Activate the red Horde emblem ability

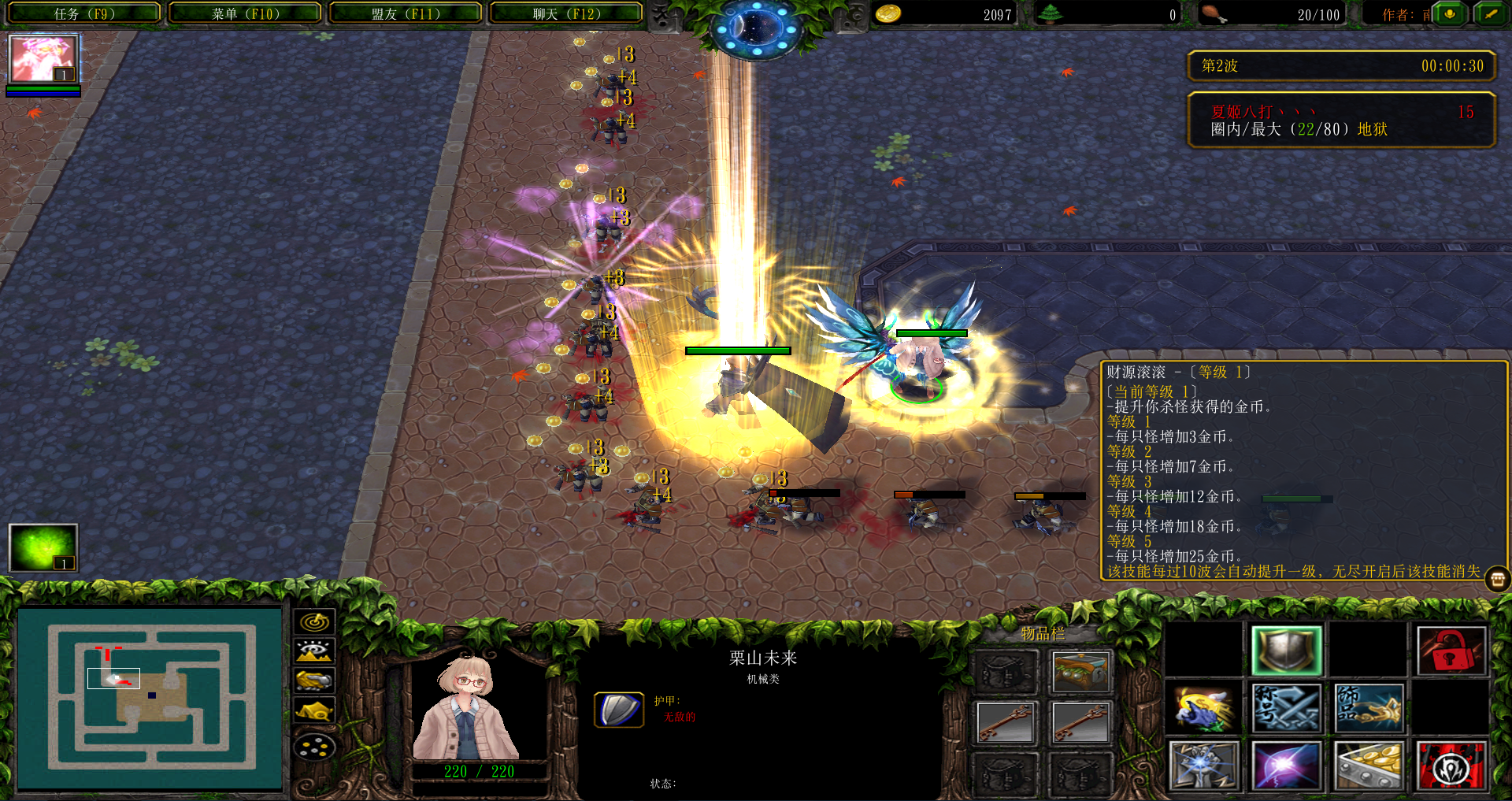coord(1451,765)
